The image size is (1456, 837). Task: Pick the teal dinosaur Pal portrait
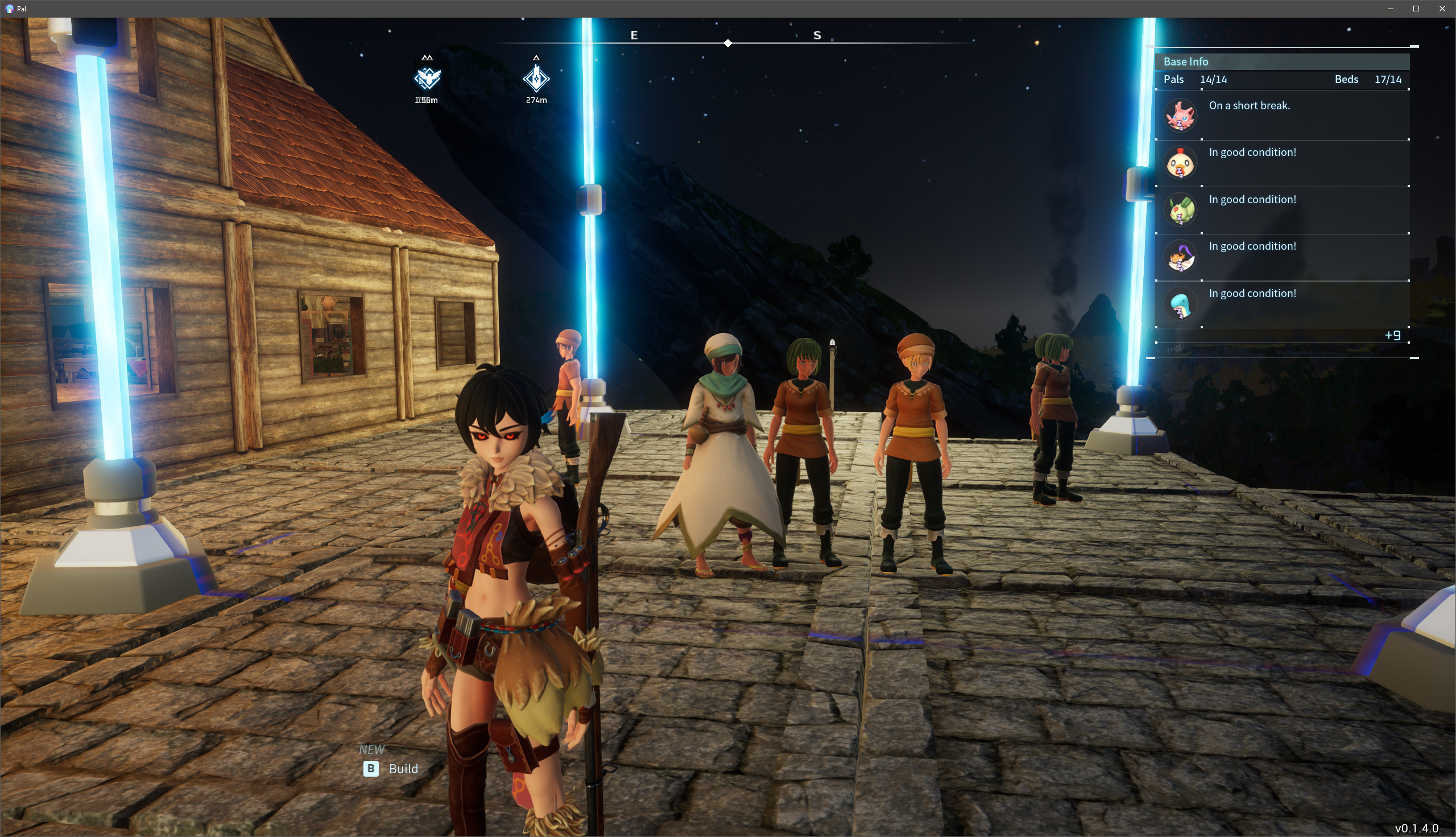point(1180,304)
